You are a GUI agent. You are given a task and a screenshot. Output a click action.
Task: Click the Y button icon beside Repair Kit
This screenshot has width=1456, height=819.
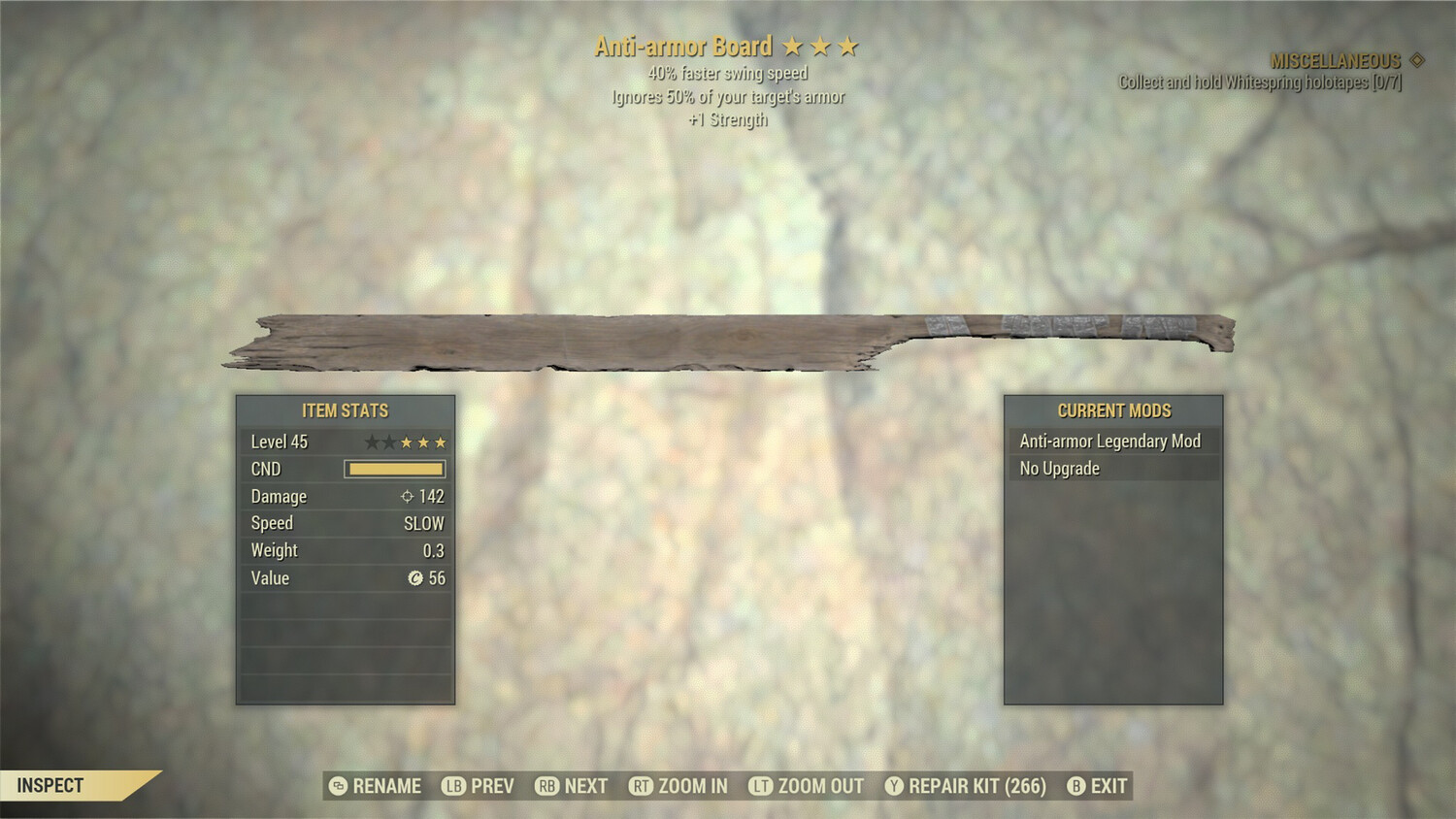(895, 786)
